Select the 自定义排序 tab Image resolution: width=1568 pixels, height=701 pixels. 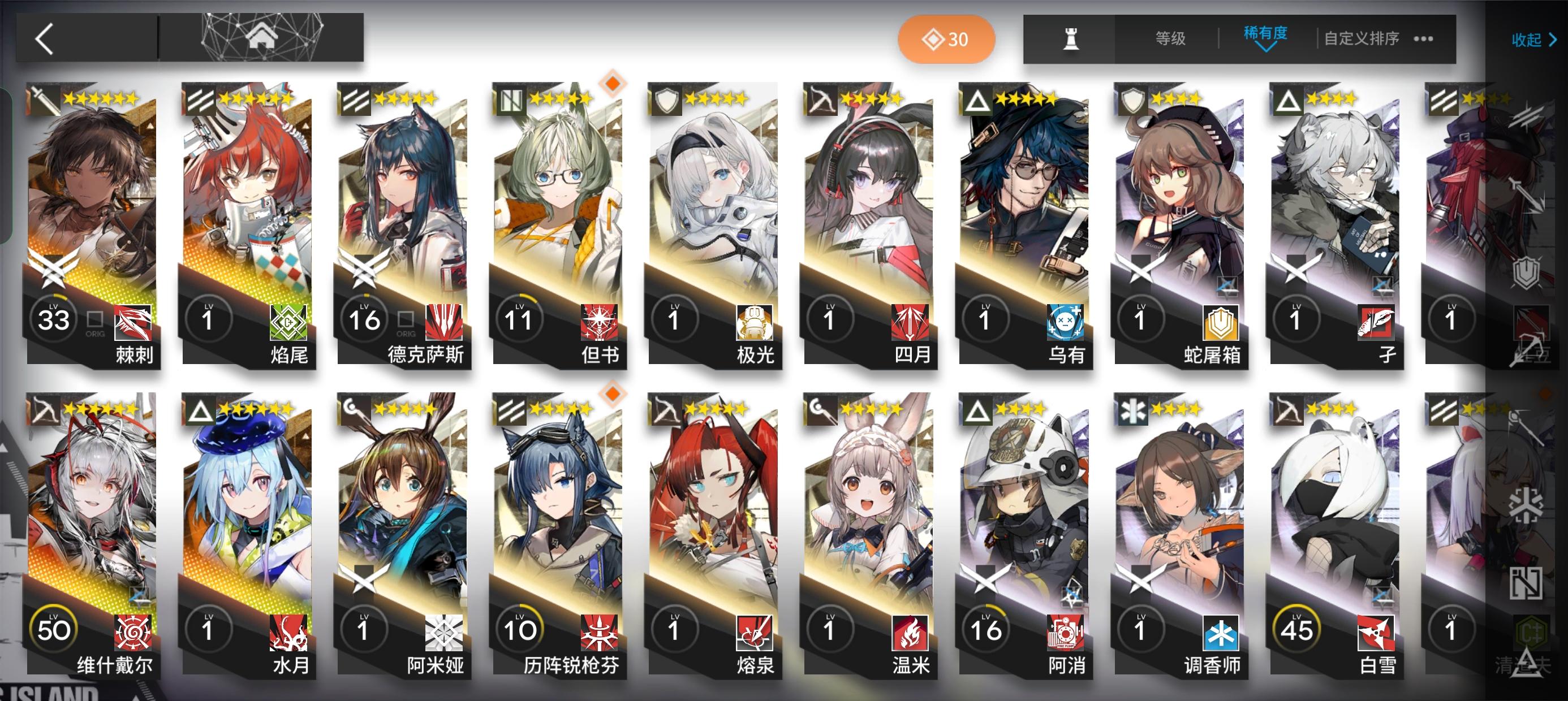1362,38
